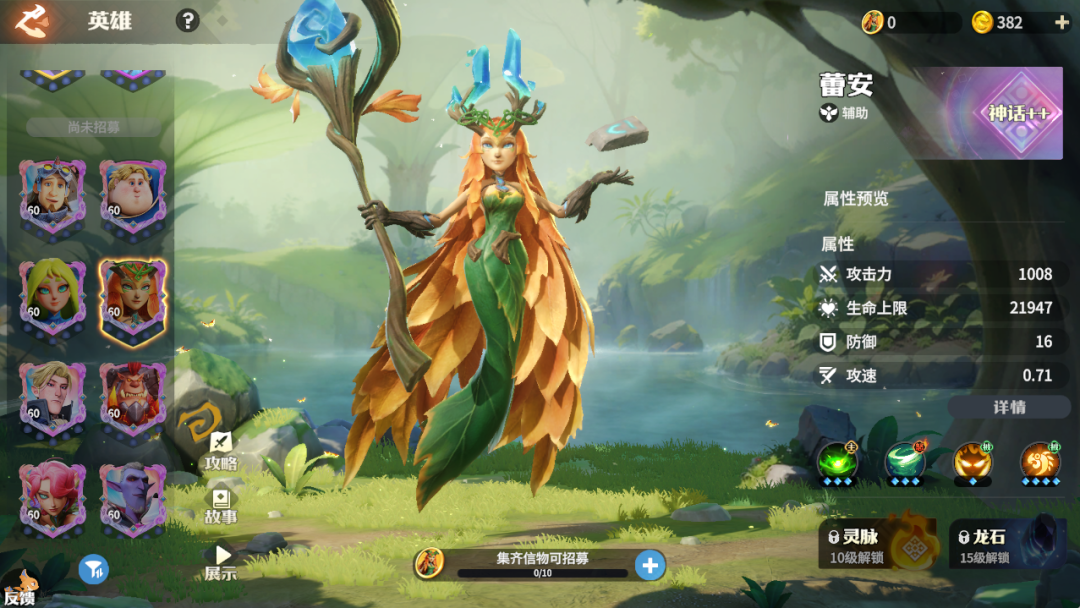Open the hero list filter
Screen dimensions: 1080x608
click(93, 570)
